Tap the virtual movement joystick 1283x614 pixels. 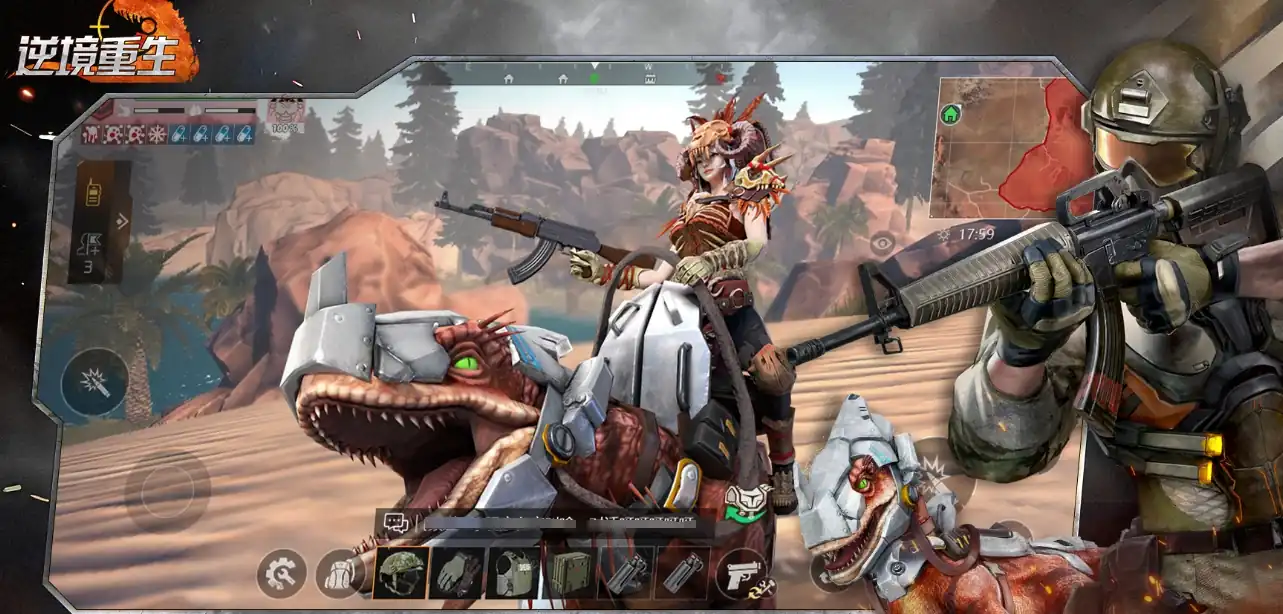[167, 490]
